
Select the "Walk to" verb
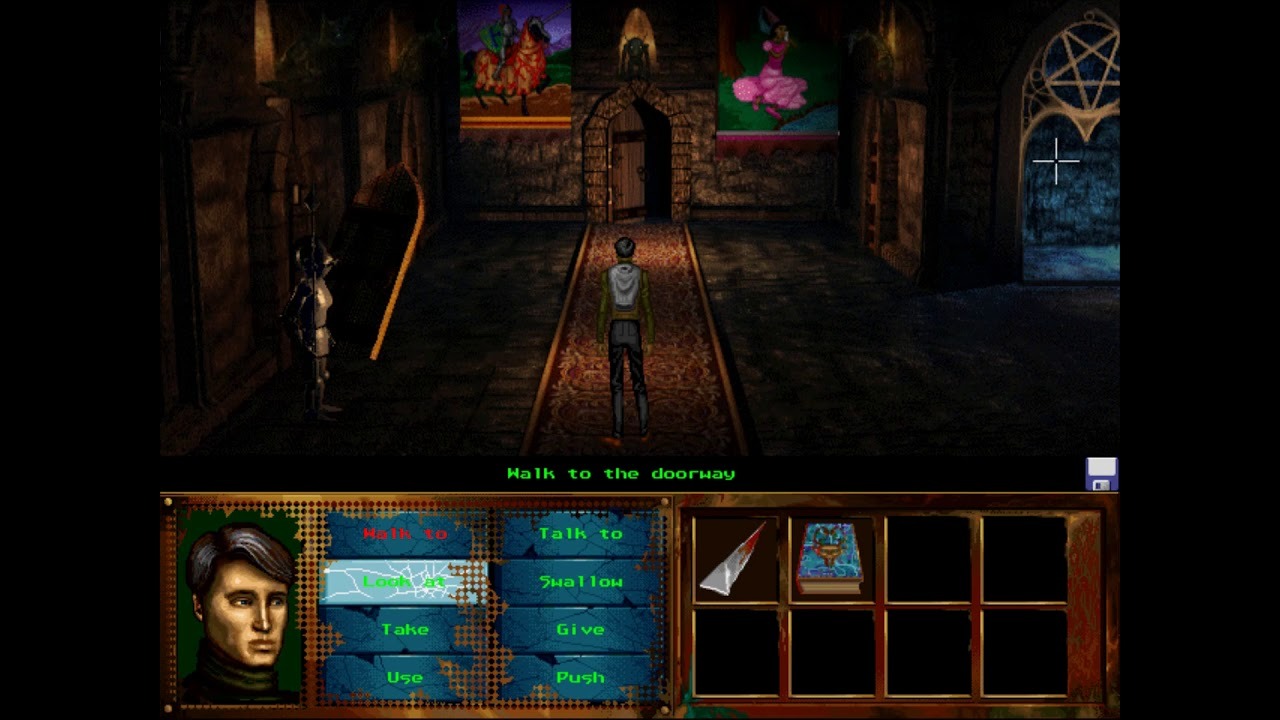[x=405, y=534]
